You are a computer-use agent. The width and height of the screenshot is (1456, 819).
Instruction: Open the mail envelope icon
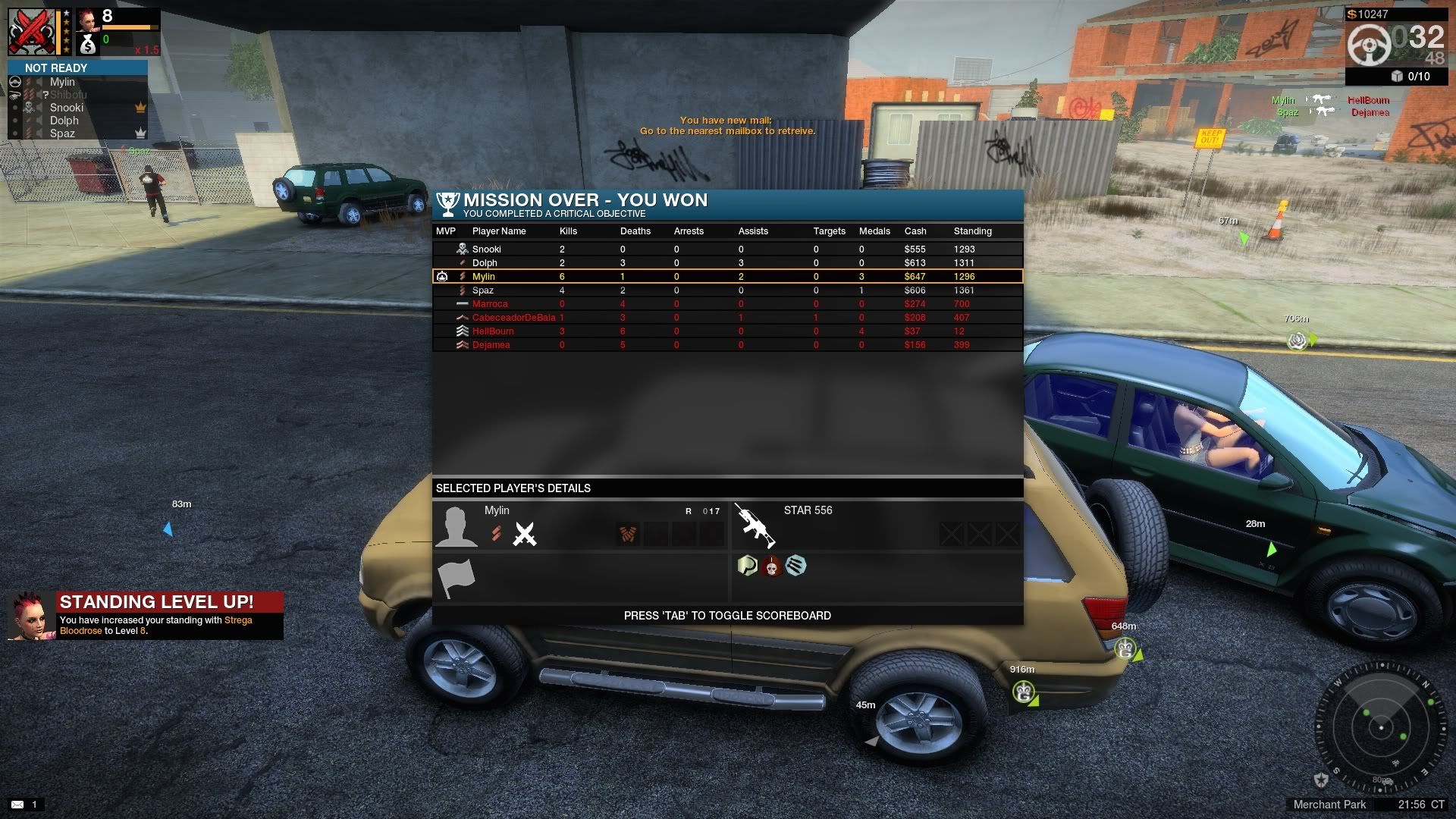(x=17, y=804)
